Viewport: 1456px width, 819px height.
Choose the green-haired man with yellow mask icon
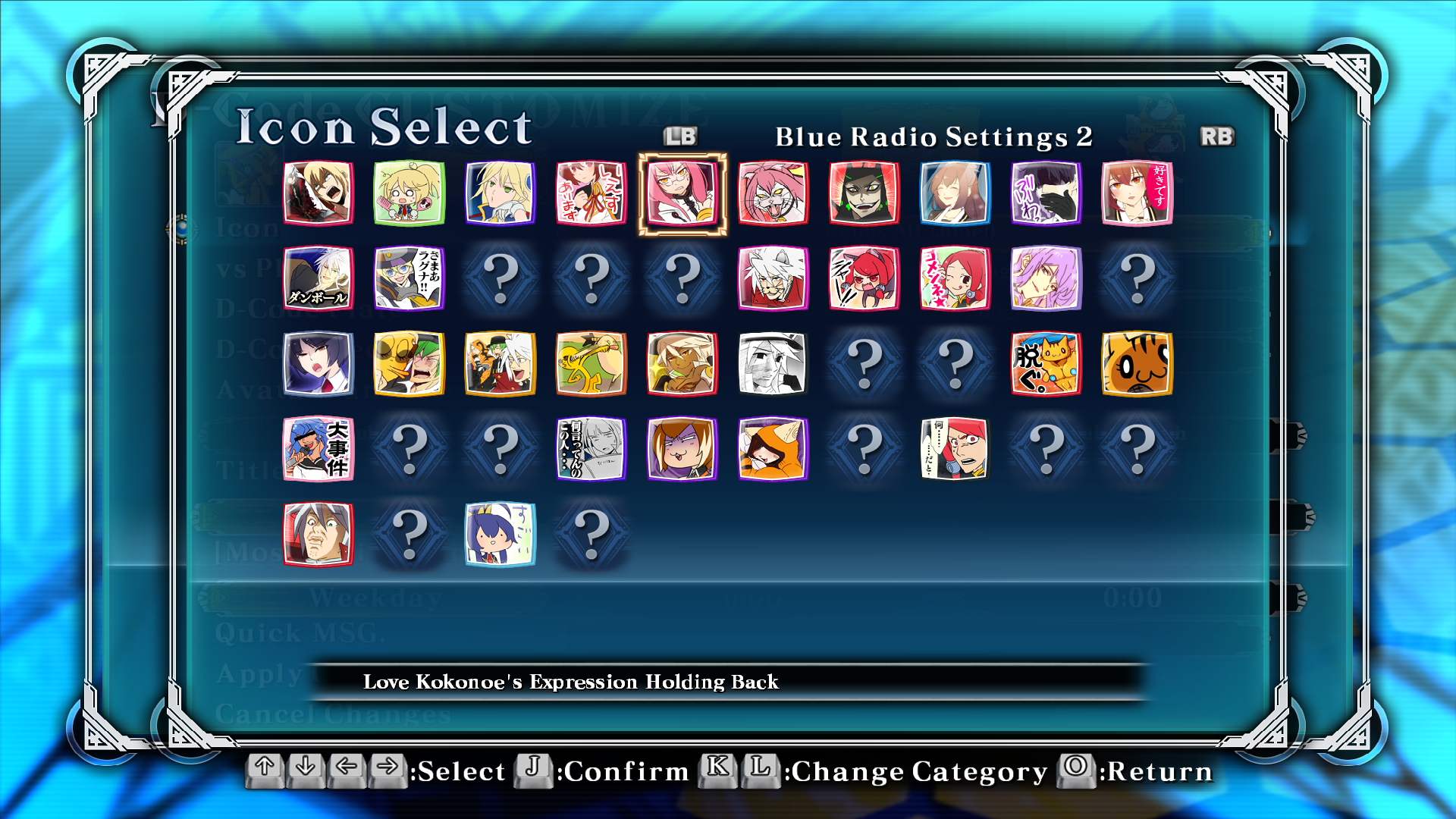(x=409, y=363)
